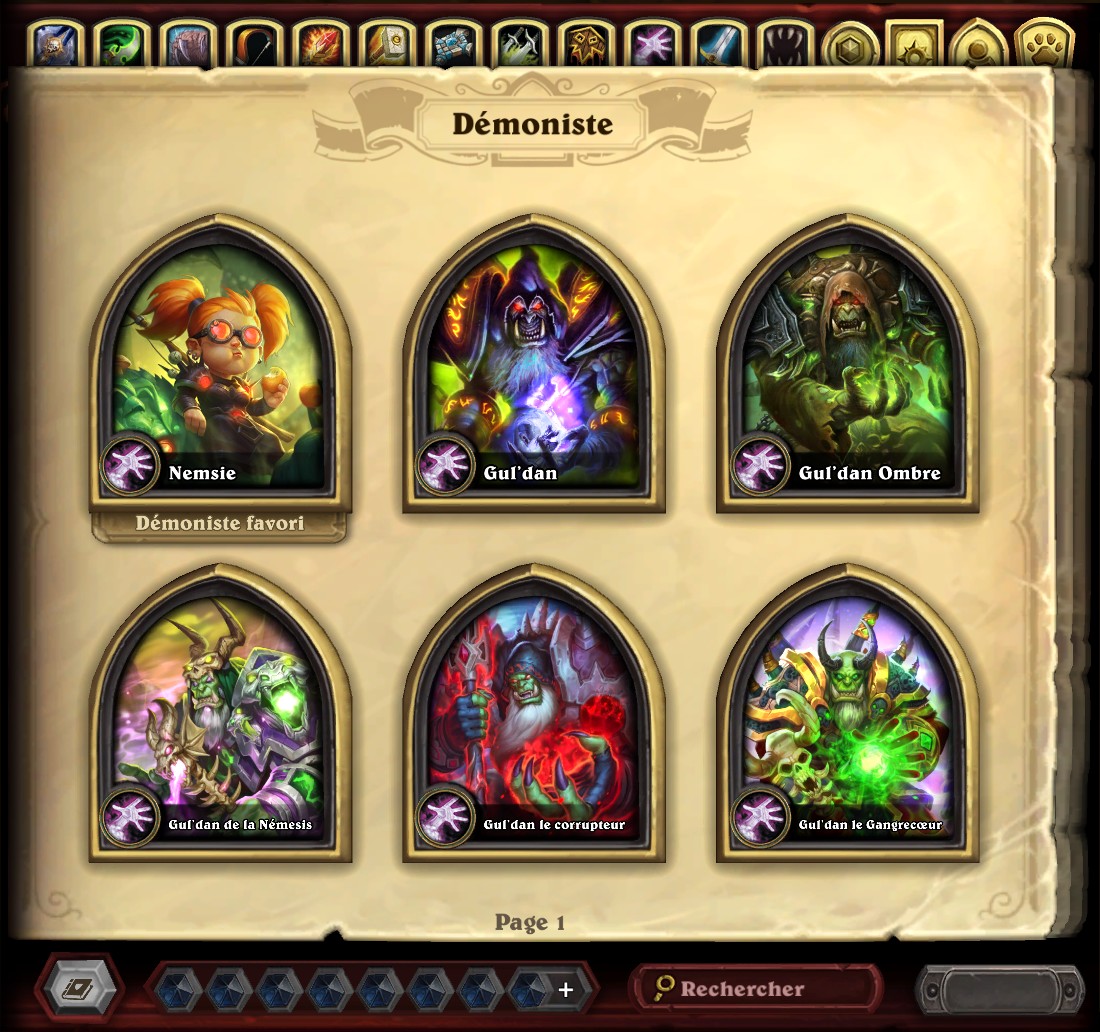The image size is (1100, 1032).
Task: Pick Gul'dan le Gangrecœur hero skin
Action: (x=847, y=715)
